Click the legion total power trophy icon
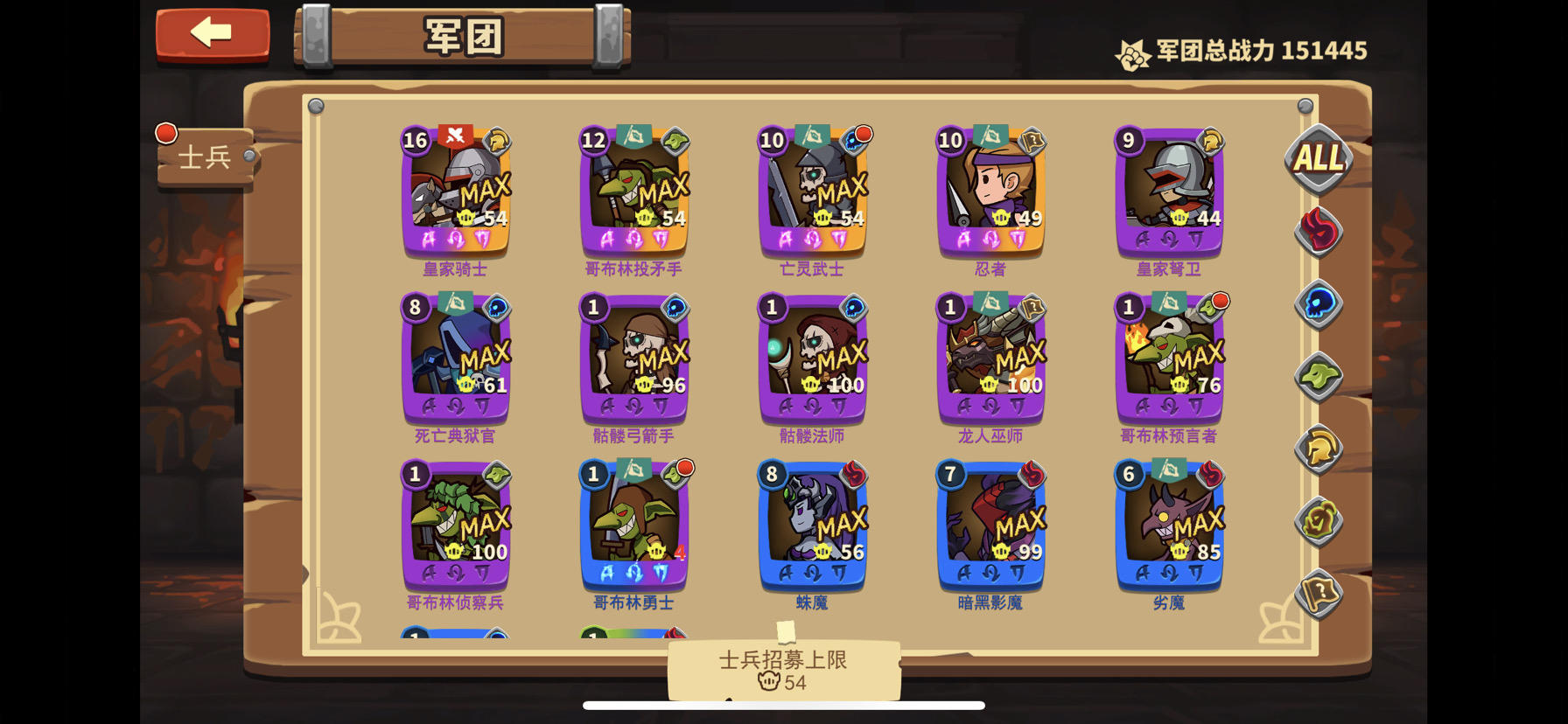 (1132, 50)
